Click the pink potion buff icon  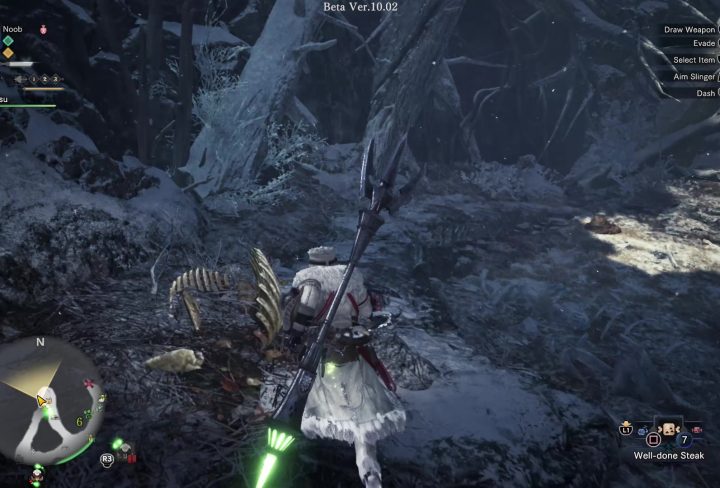pos(43,30)
